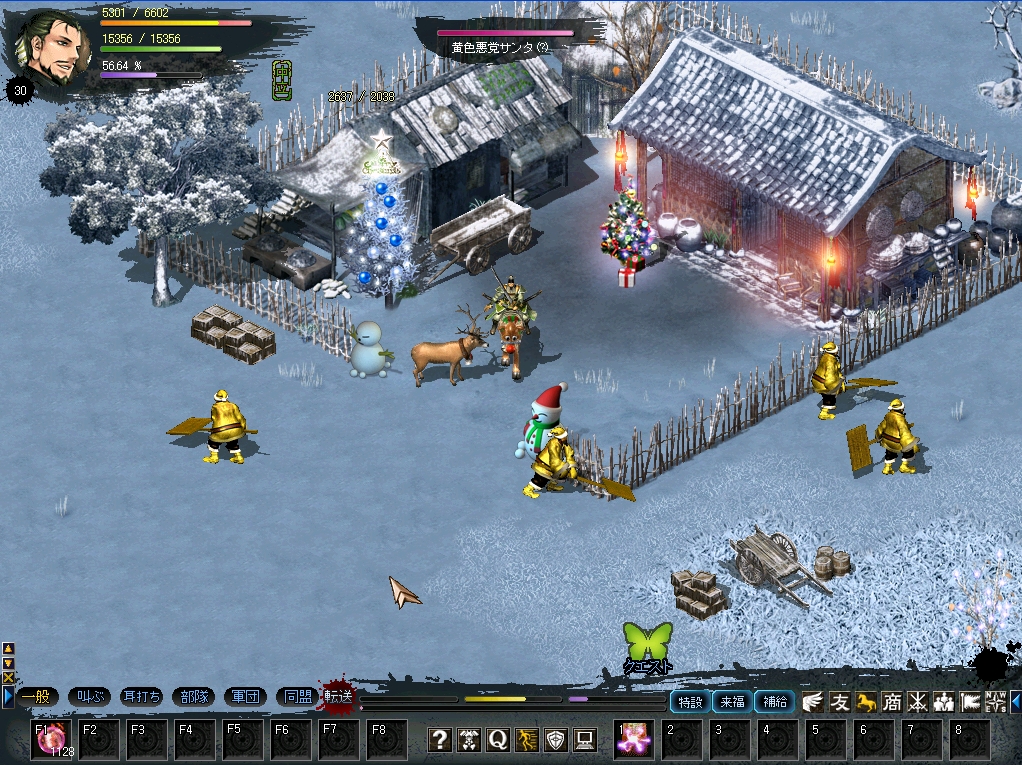1022x765 pixels.
Task: Open the 商 shop icon
Action: 892,702
